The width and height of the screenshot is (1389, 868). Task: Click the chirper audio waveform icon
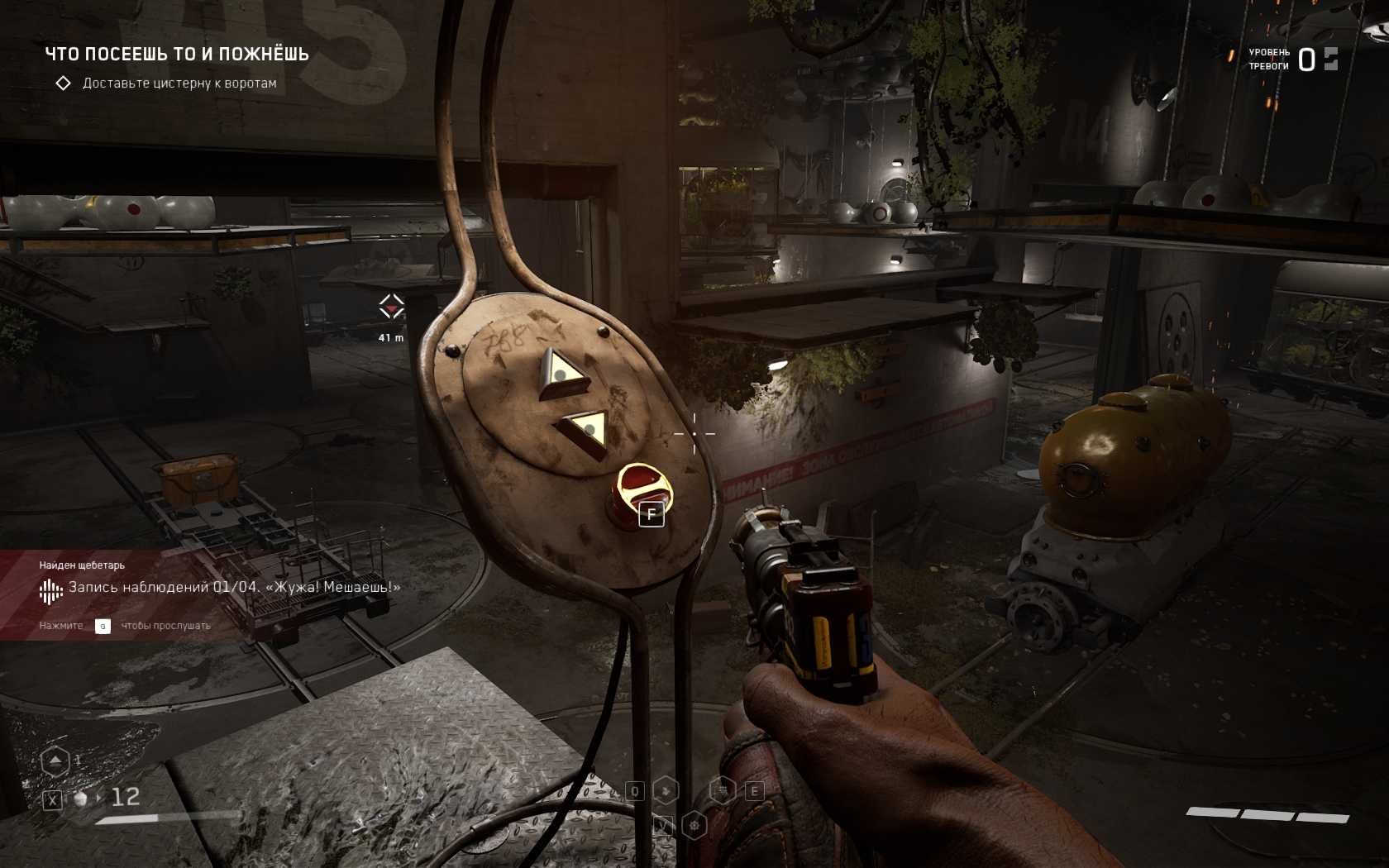50,590
